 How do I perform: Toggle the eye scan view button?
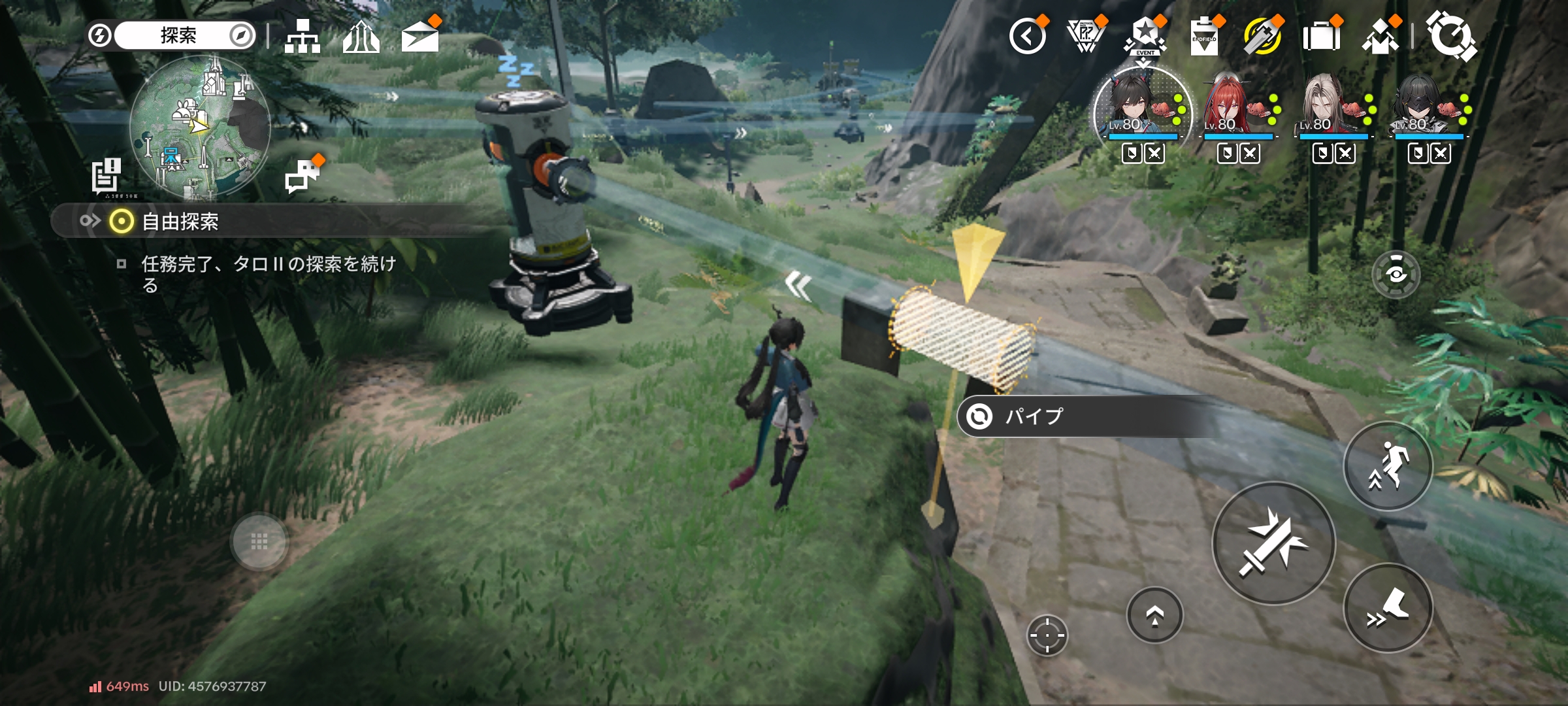[x=1396, y=275]
